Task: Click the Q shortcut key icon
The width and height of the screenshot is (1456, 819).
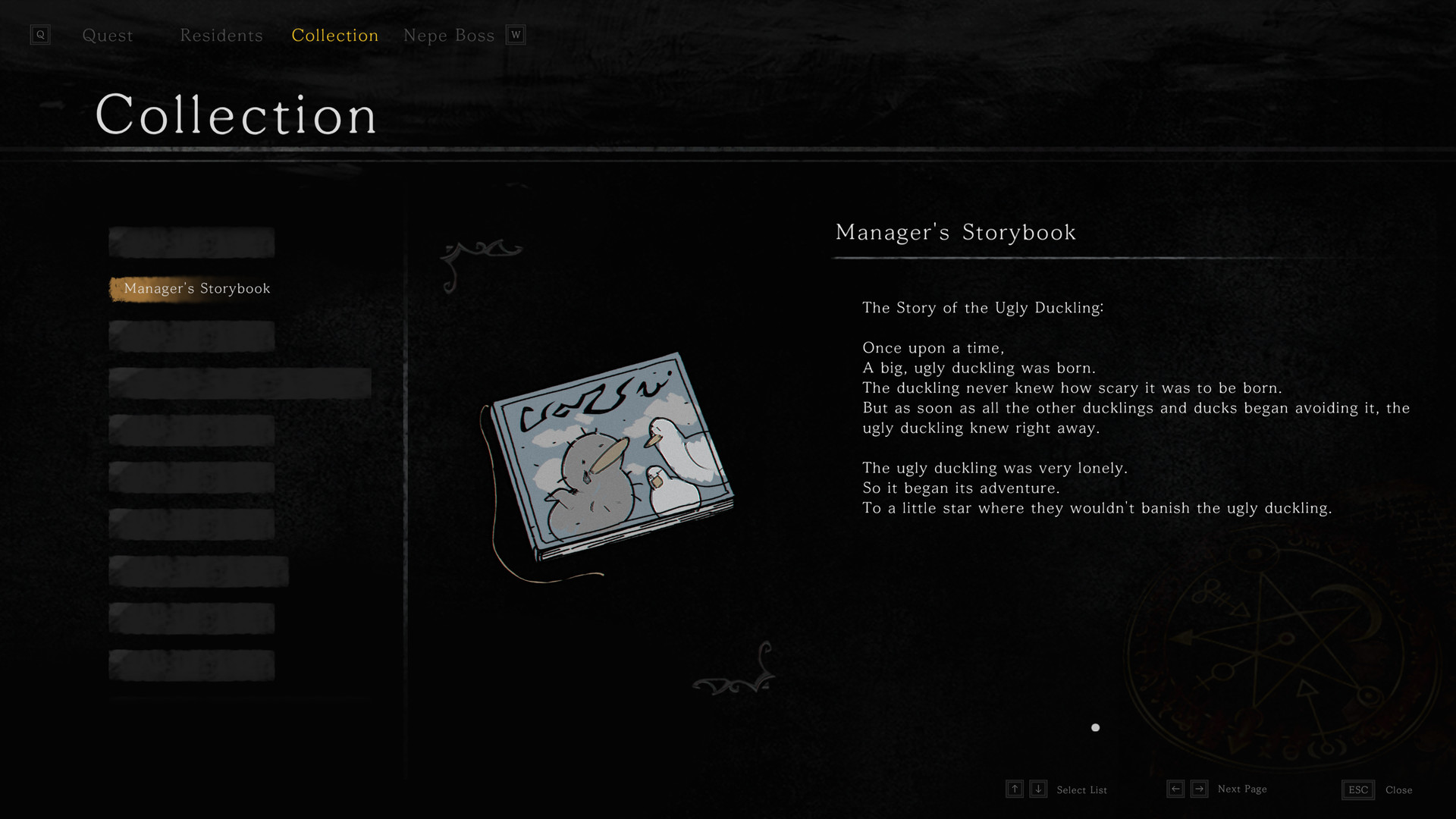Action: pyautogui.click(x=40, y=34)
